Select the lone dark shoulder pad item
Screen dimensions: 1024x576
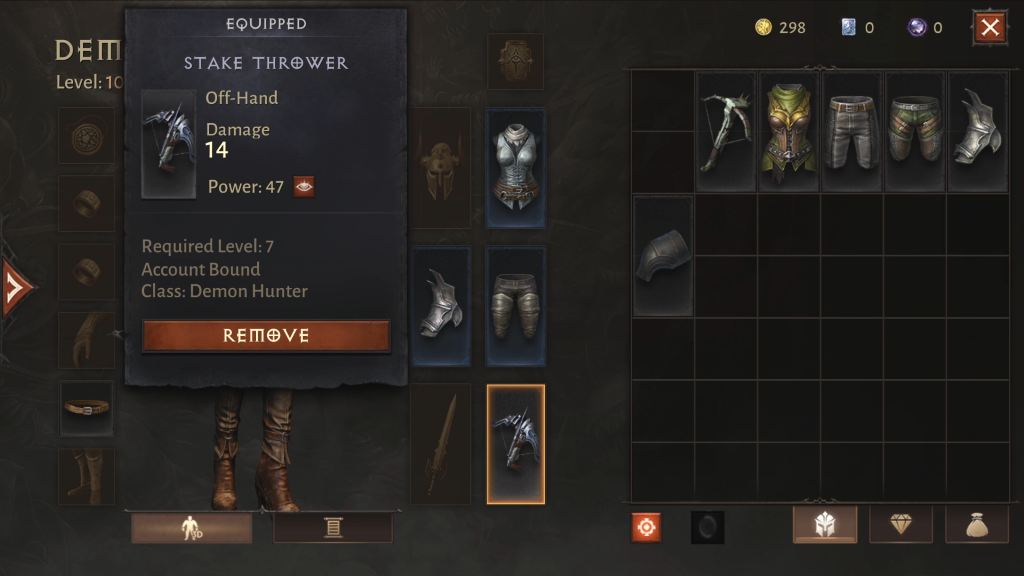(663, 256)
